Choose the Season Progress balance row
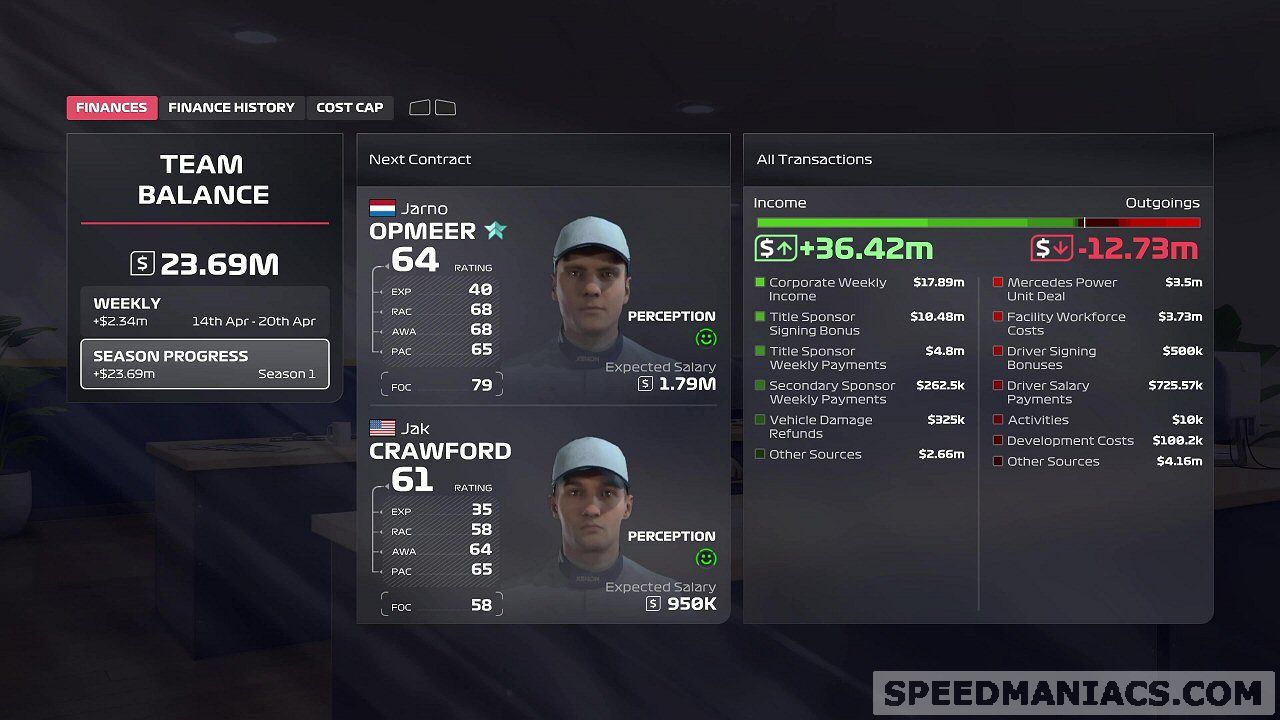Viewport: 1280px width, 720px height. pyautogui.click(x=204, y=364)
